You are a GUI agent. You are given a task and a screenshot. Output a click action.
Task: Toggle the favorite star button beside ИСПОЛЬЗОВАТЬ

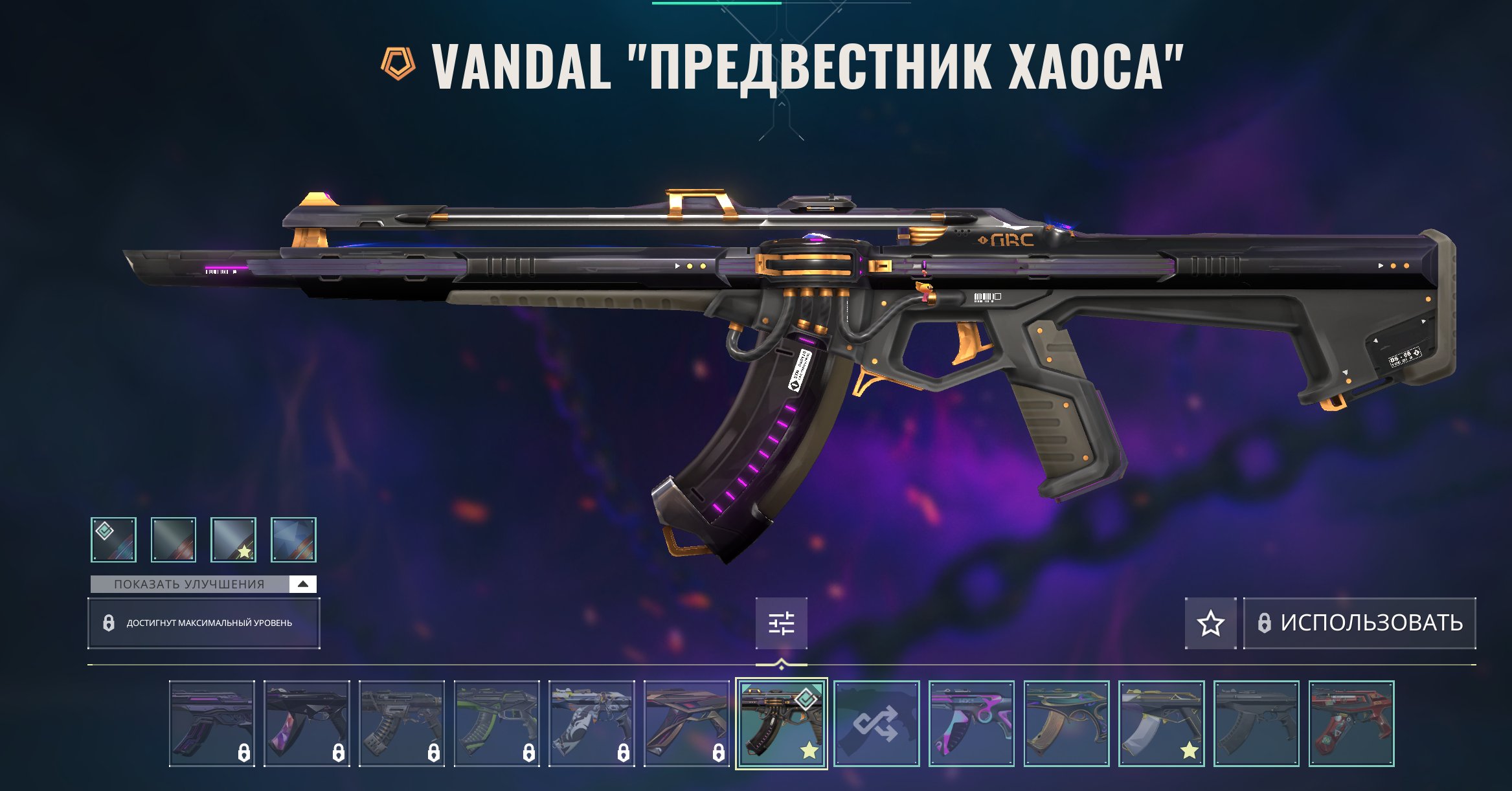[x=1210, y=623]
